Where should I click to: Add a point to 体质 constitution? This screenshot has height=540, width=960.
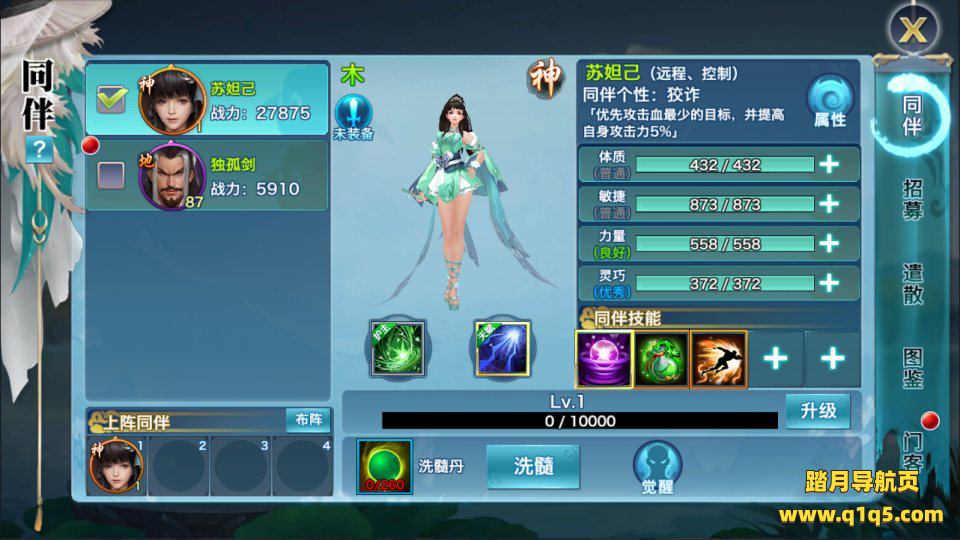point(829,165)
